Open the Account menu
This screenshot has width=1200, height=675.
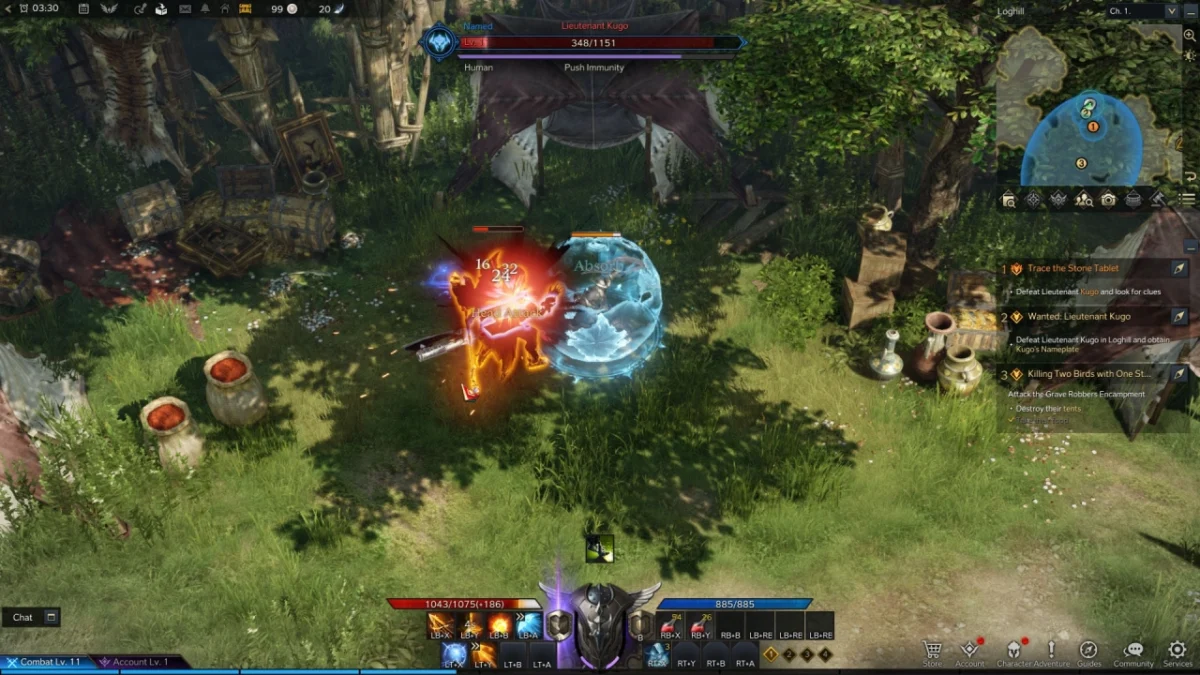point(969,651)
